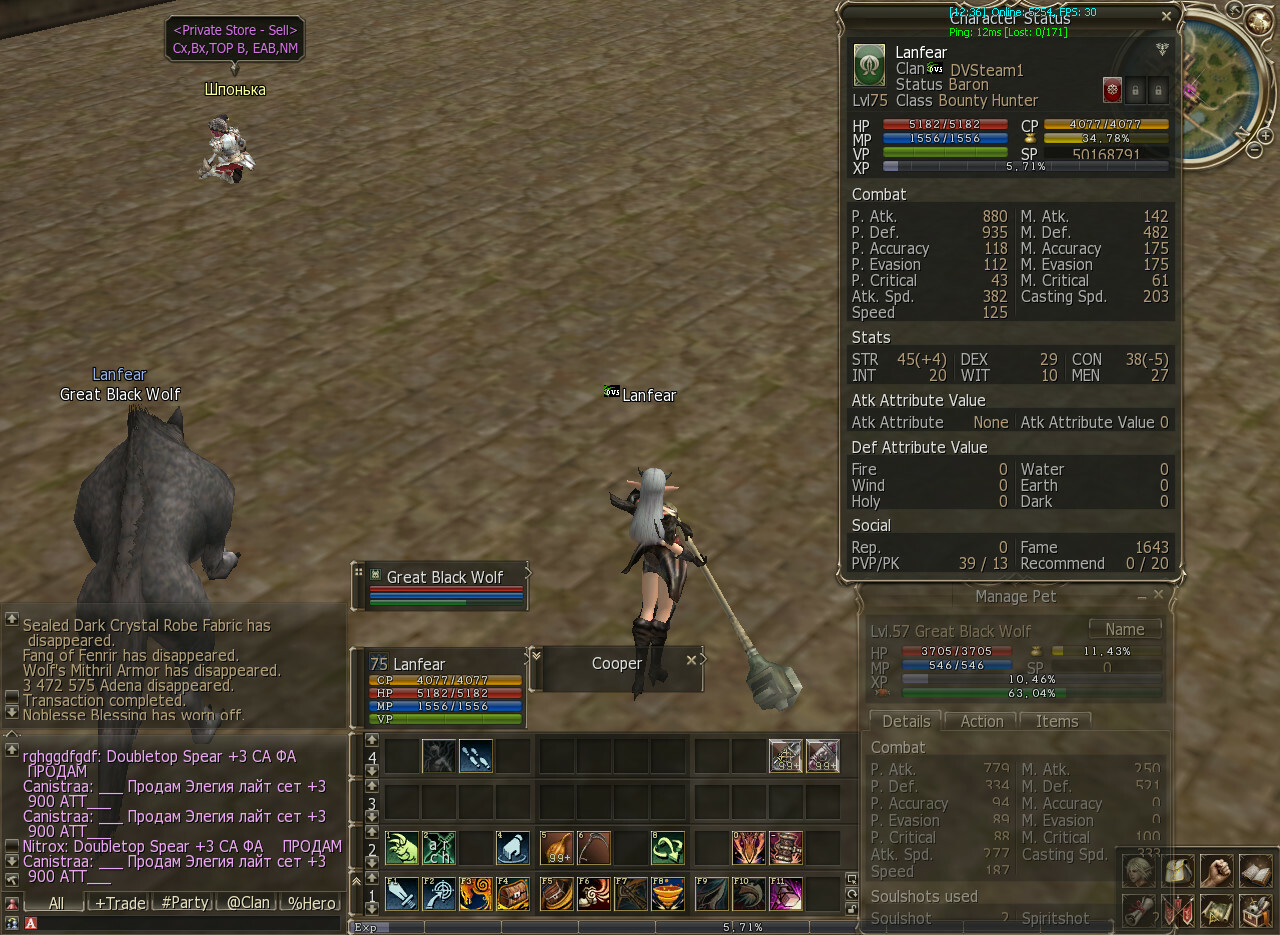Viewport: 1280px width, 935px height.
Task: Use the F1 sword attack skill
Action: tap(402, 894)
